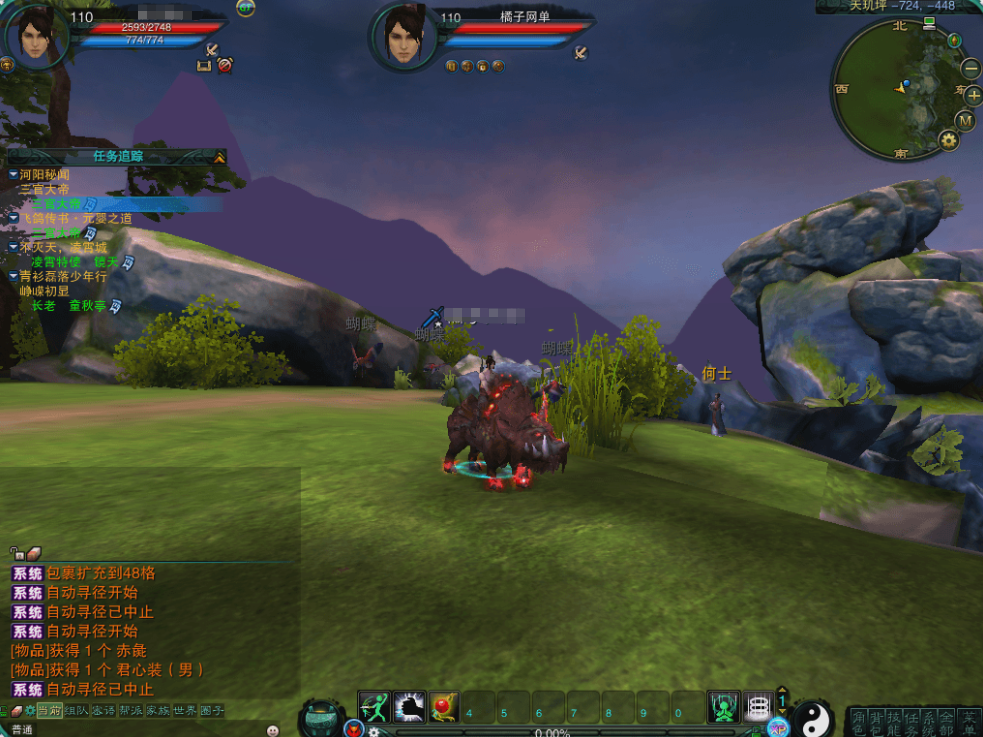The image size is (983, 737).
Task: Zoom out the minimap with the minus button
Action: pyautogui.click(x=971, y=69)
